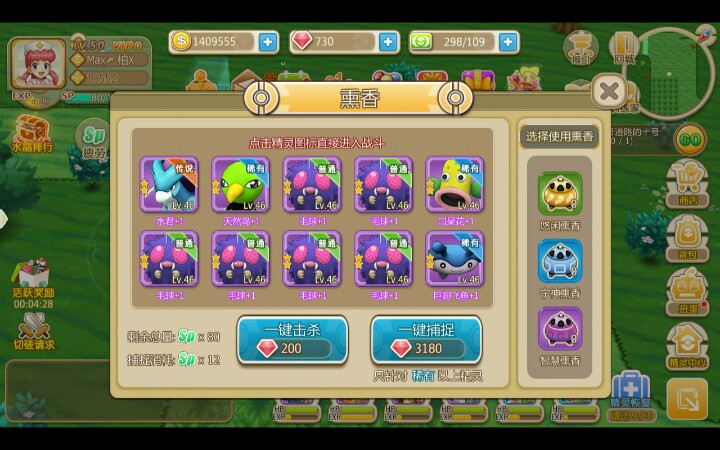
Task: Add more gold coins with plus button
Action: click(x=268, y=42)
